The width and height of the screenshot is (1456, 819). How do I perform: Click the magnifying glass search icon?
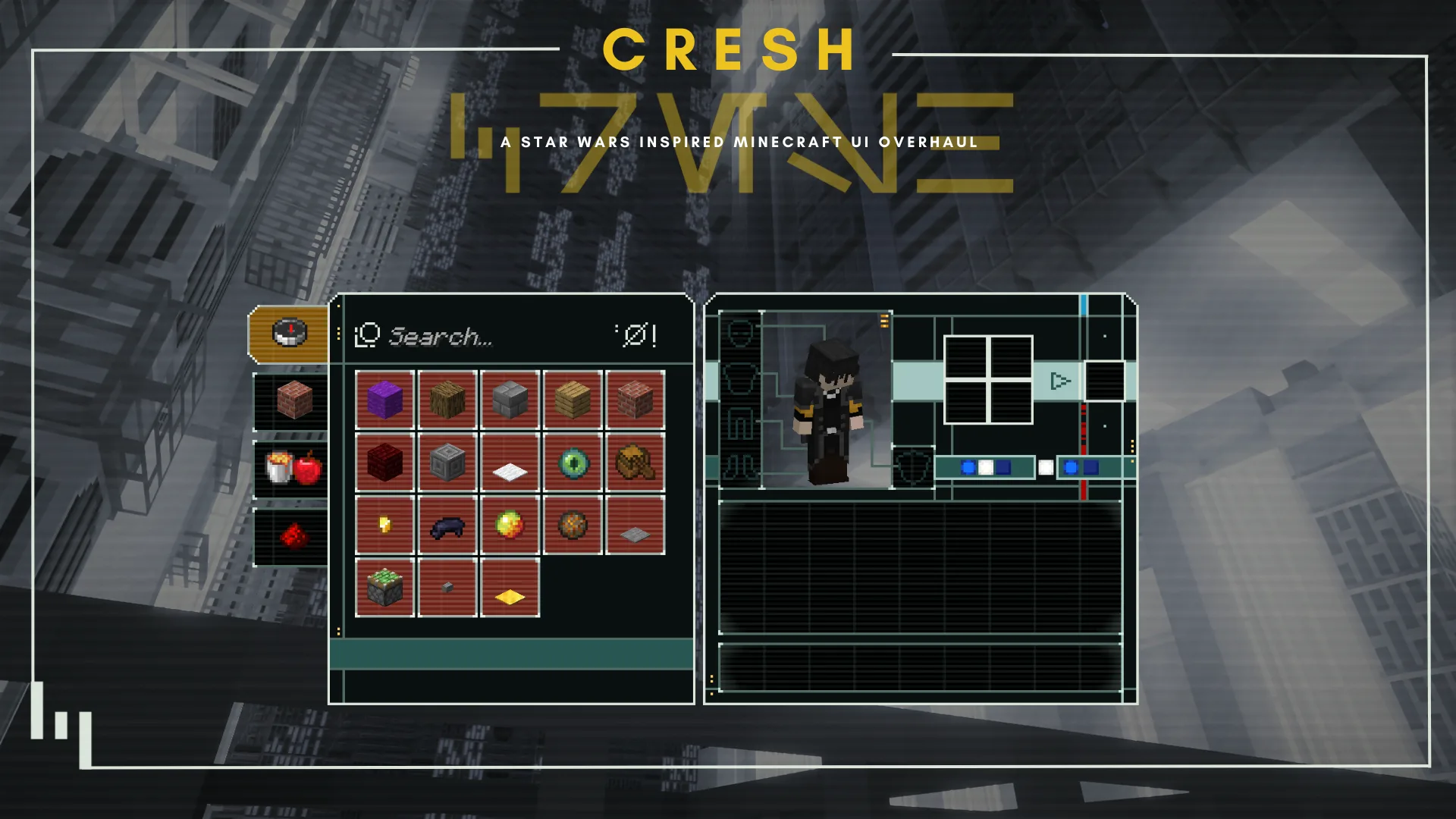coord(366,336)
